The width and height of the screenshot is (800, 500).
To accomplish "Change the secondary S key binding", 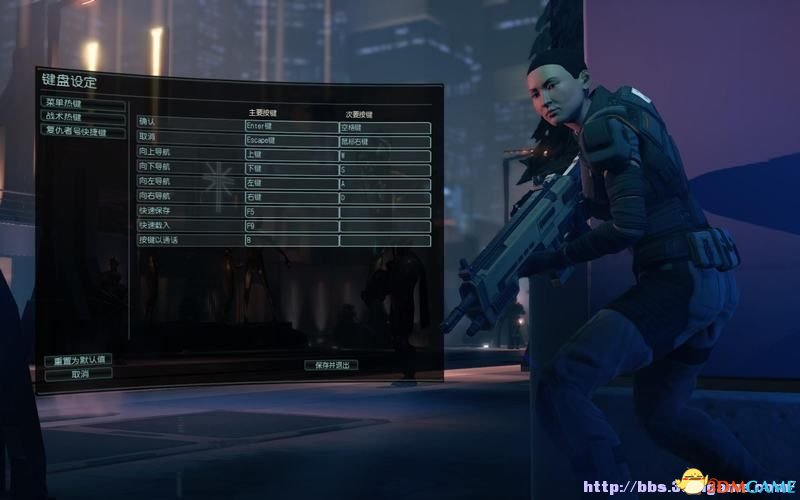I will (x=385, y=170).
